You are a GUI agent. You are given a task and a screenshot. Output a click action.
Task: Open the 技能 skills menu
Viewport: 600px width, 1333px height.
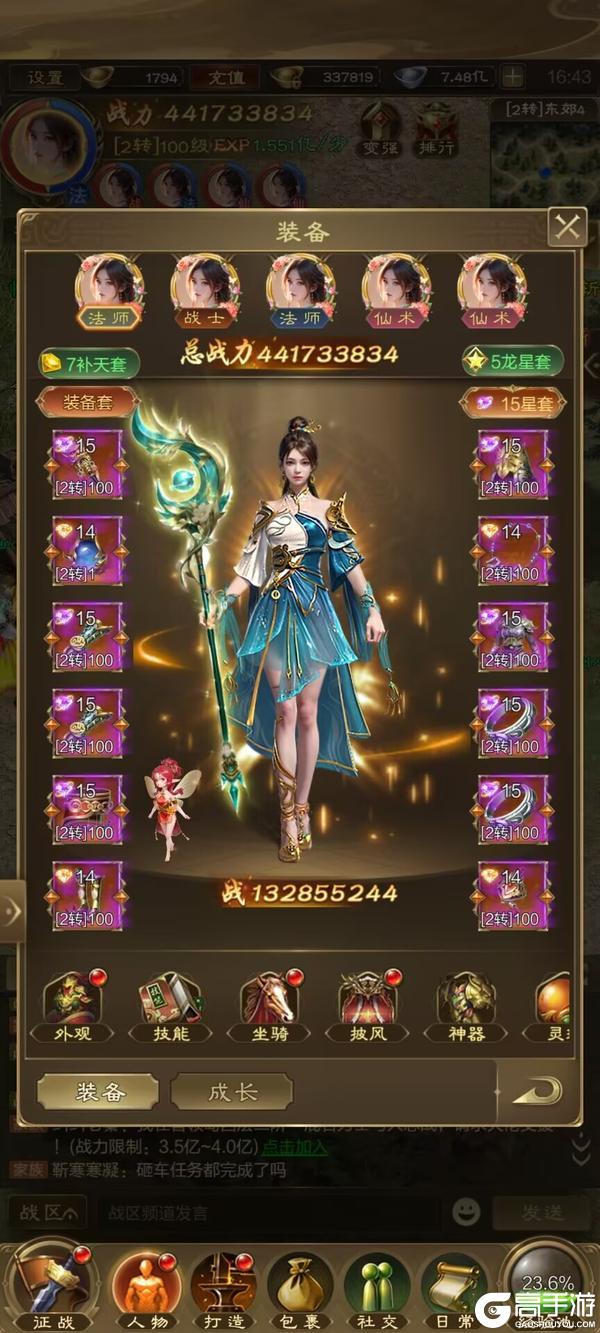(x=168, y=1006)
